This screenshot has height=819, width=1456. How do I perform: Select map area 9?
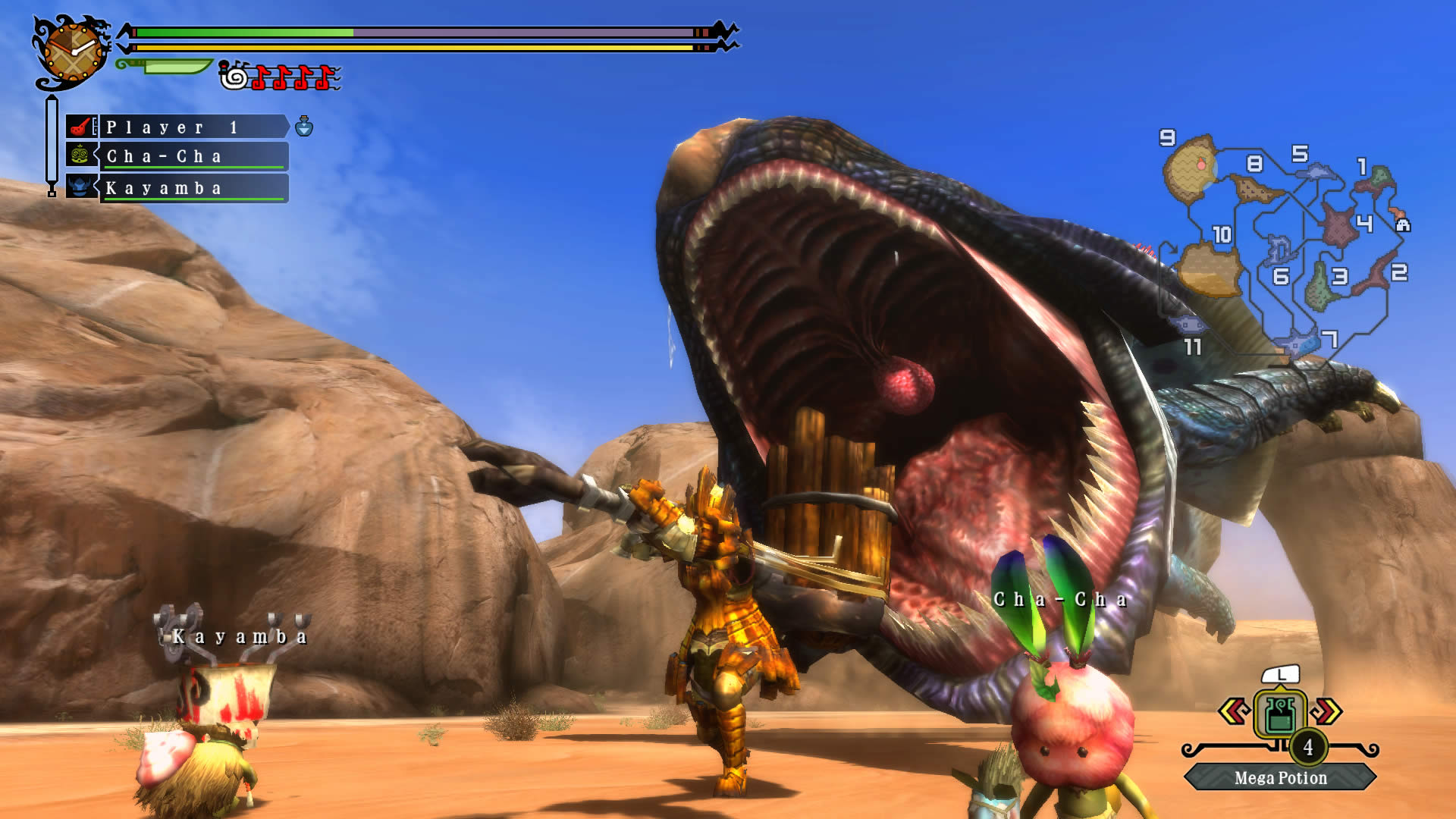[1168, 139]
